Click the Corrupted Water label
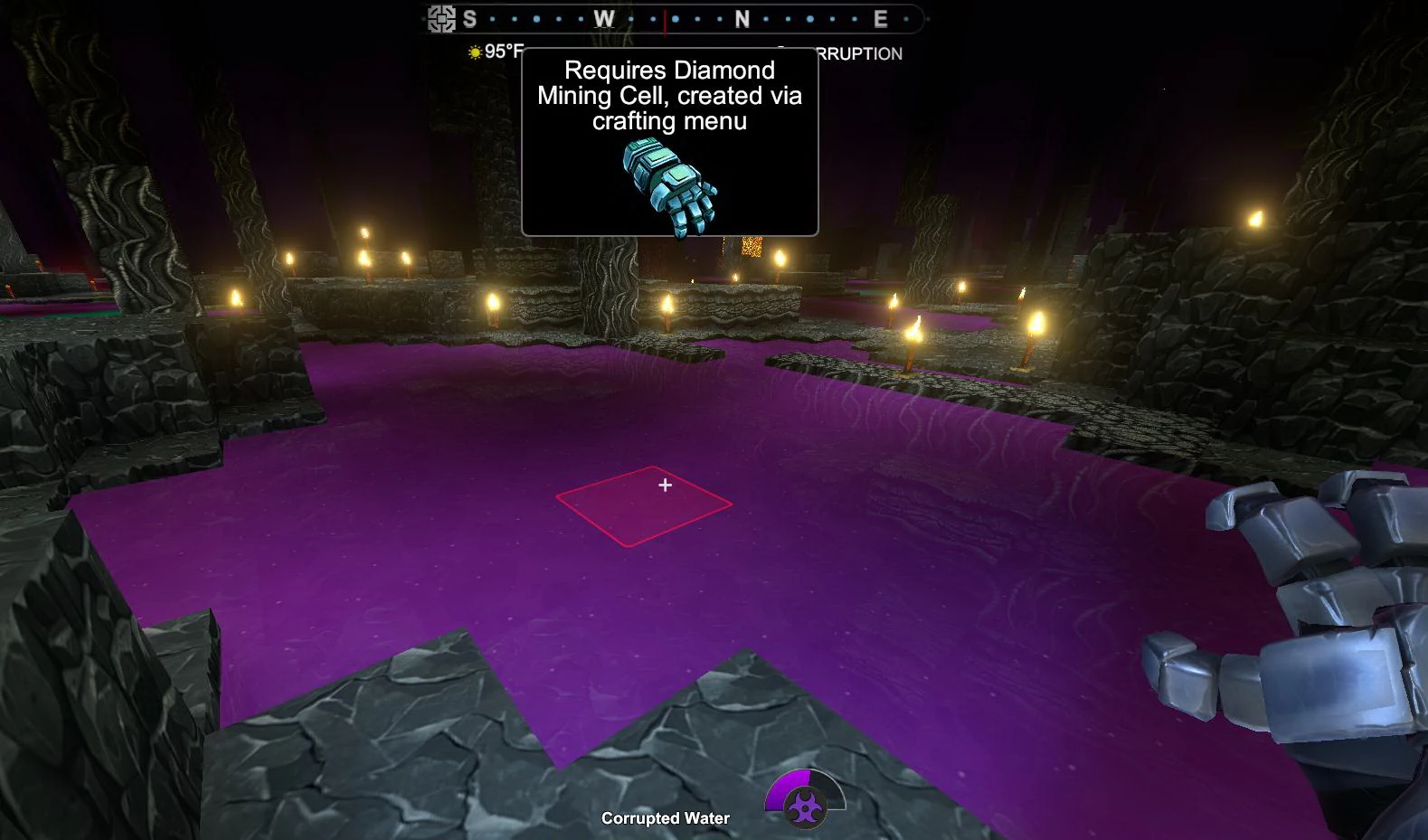The width and height of the screenshot is (1428, 840). [x=665, y=817]
